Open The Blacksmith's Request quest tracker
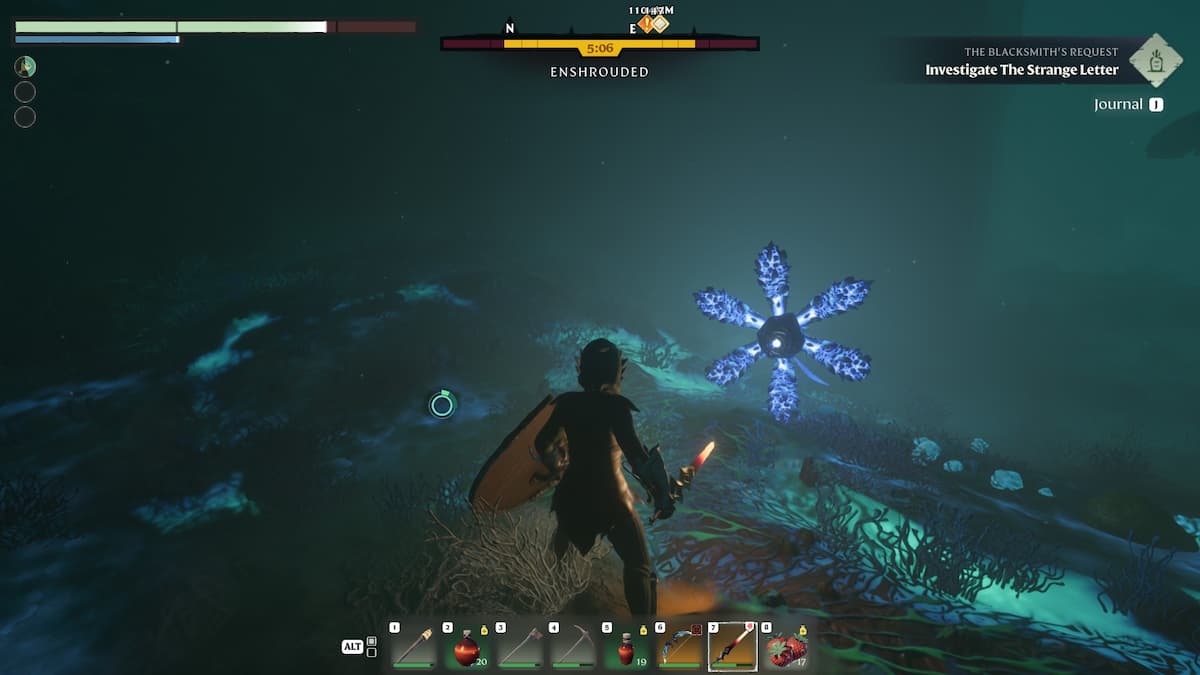Viewport: 1200px width, 675px height. (1021, 61)
